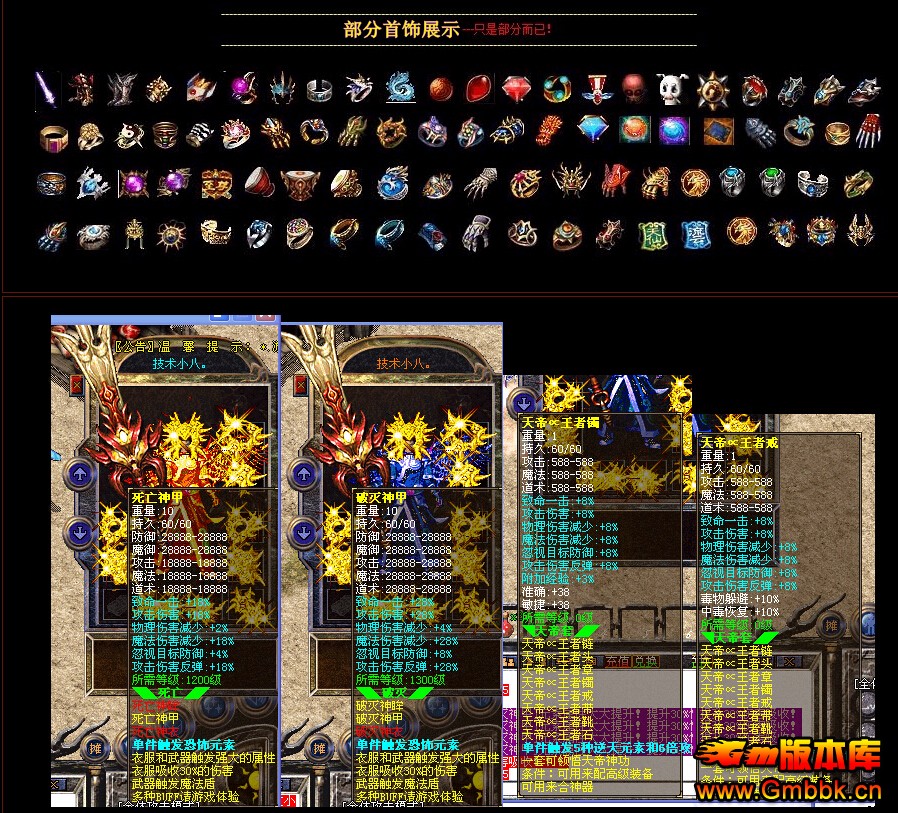This screenshot has height=813, width=898.
Task: Pick the blue dragon accessory icon
Action: click(x=400, y=89)
